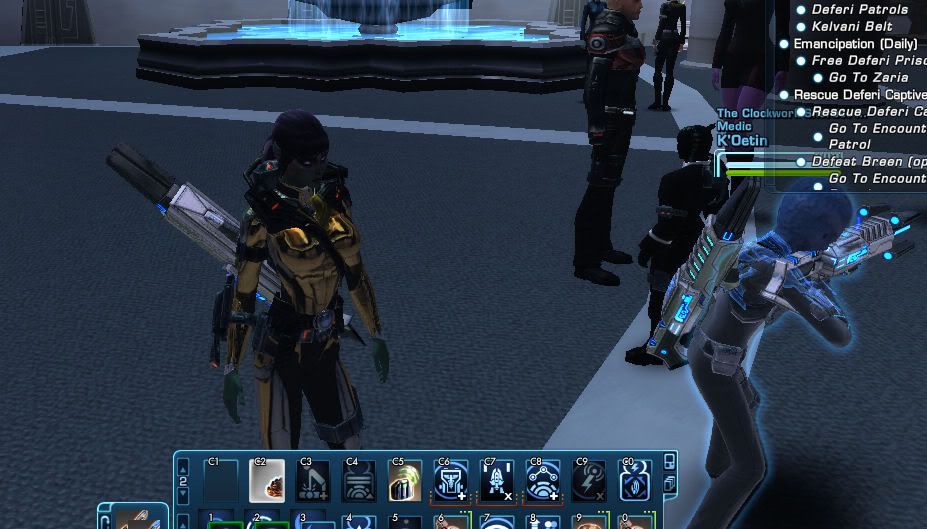The image size is (927, 529).
Task: Select the Go To Zaria objective
Action: (868, 77)
